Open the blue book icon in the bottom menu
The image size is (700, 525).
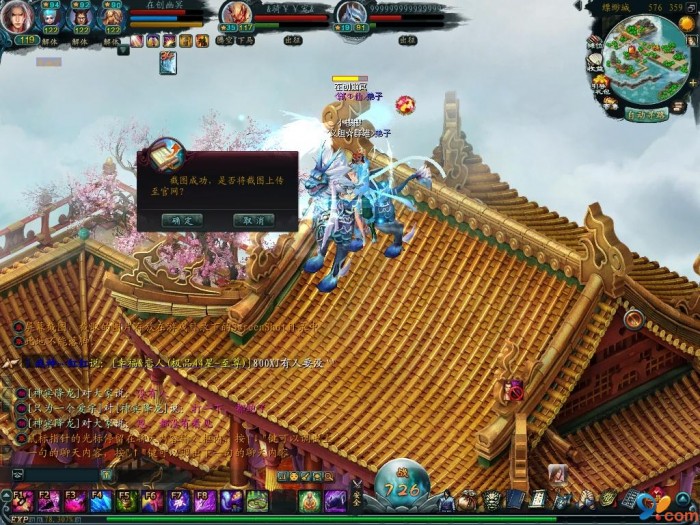point(516,500)
